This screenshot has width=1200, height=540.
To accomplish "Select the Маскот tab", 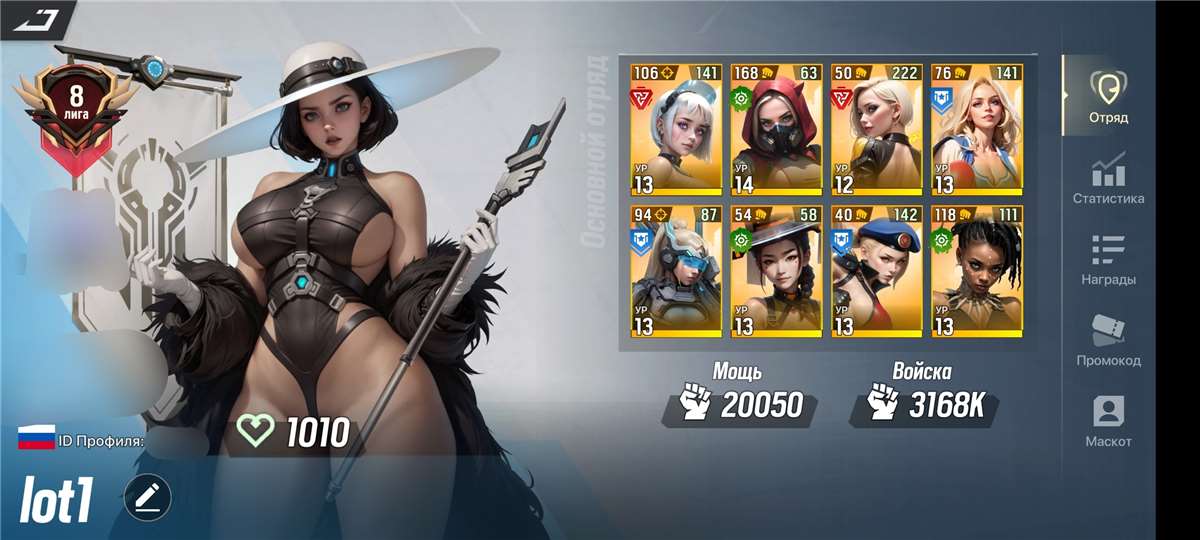I will (1108, 421).
